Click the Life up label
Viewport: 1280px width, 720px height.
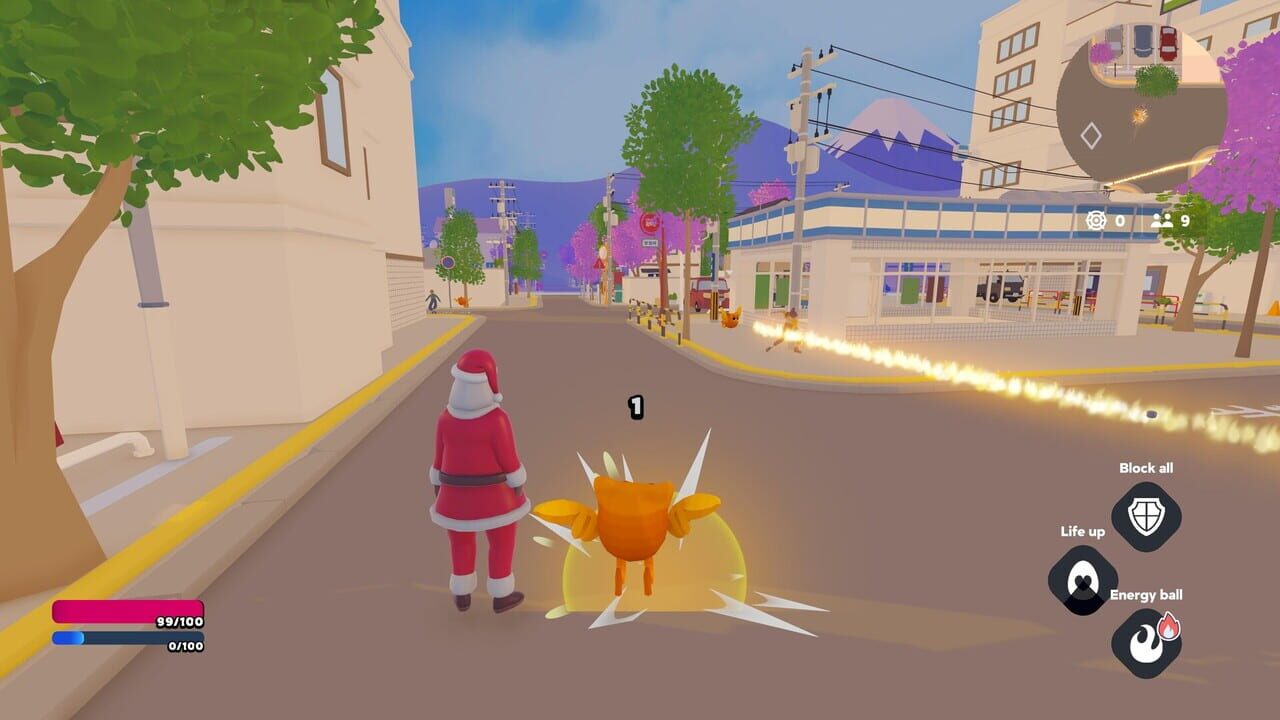(1083, 532)
